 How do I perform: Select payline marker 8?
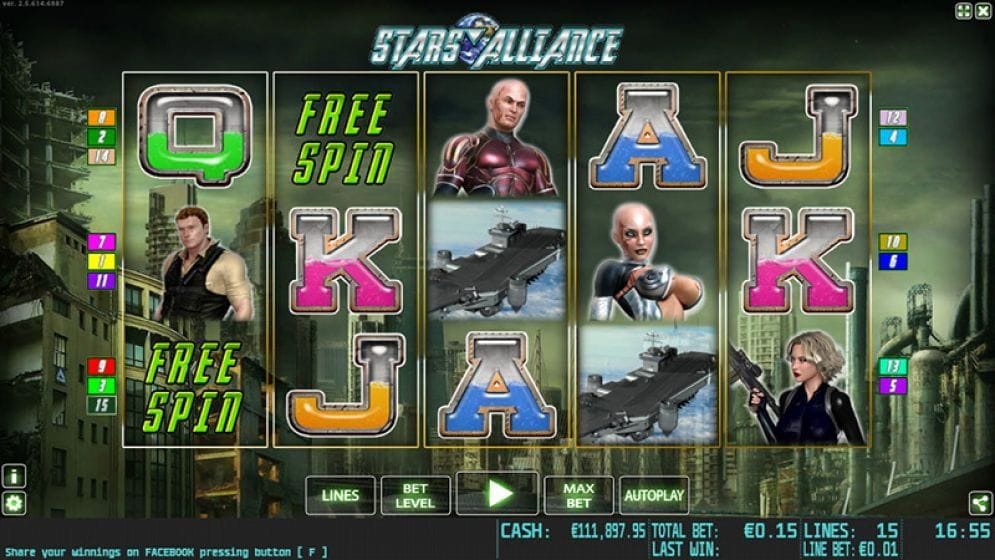click(x=101, y=118)
